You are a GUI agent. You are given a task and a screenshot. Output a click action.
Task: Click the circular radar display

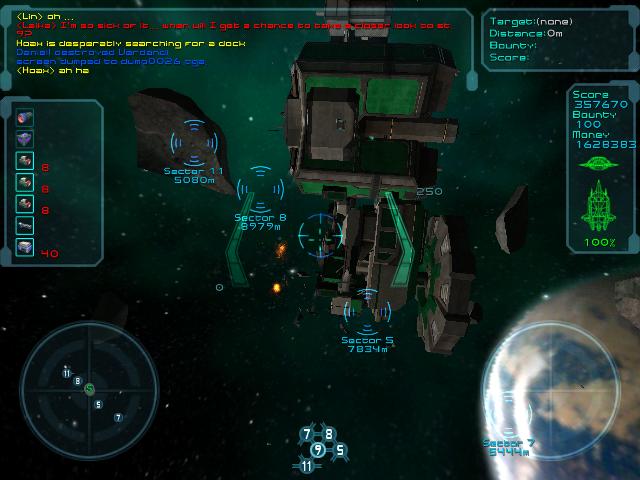coord(89,389)
